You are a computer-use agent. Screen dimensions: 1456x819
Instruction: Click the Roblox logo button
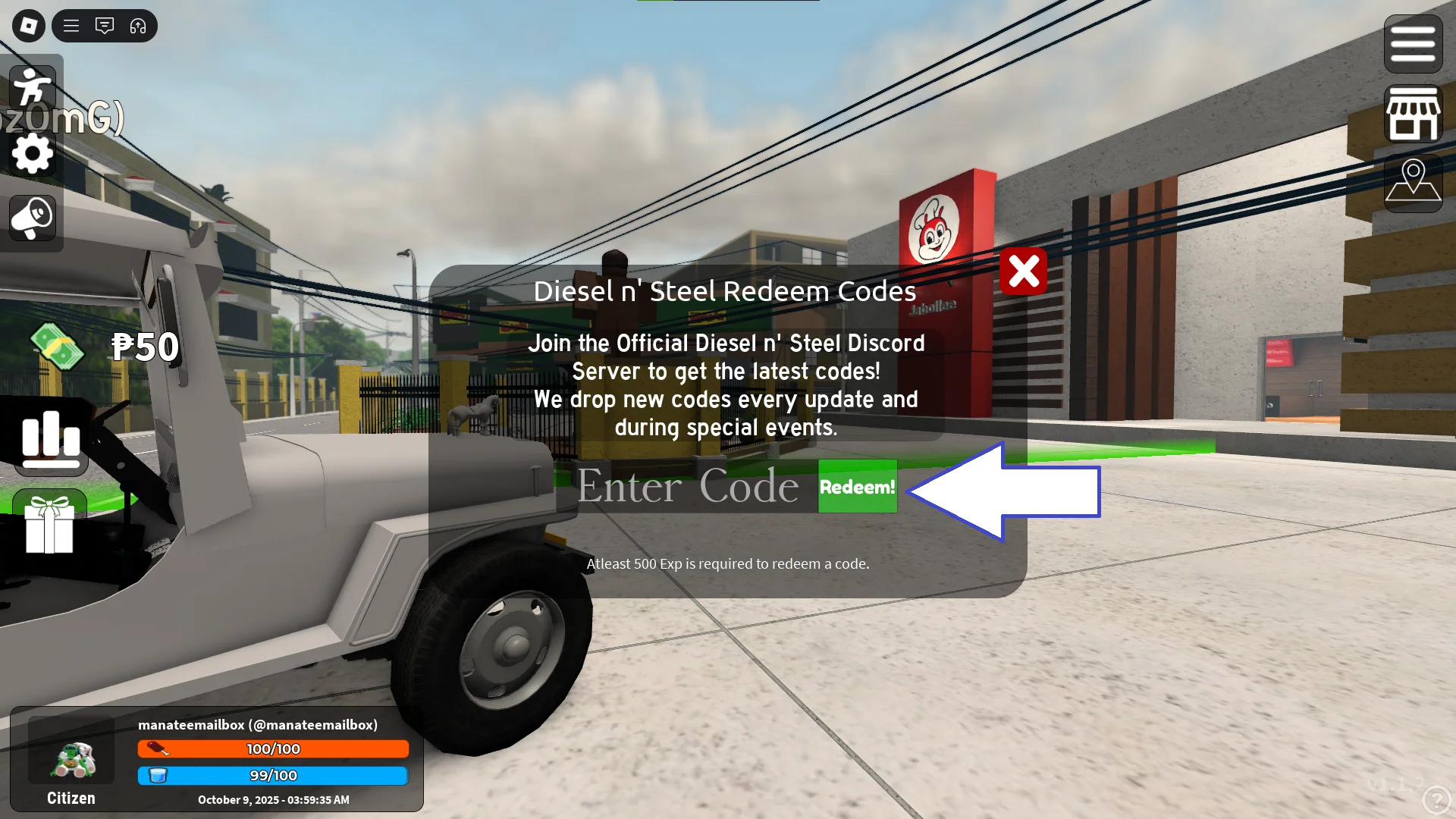(28, 25)
